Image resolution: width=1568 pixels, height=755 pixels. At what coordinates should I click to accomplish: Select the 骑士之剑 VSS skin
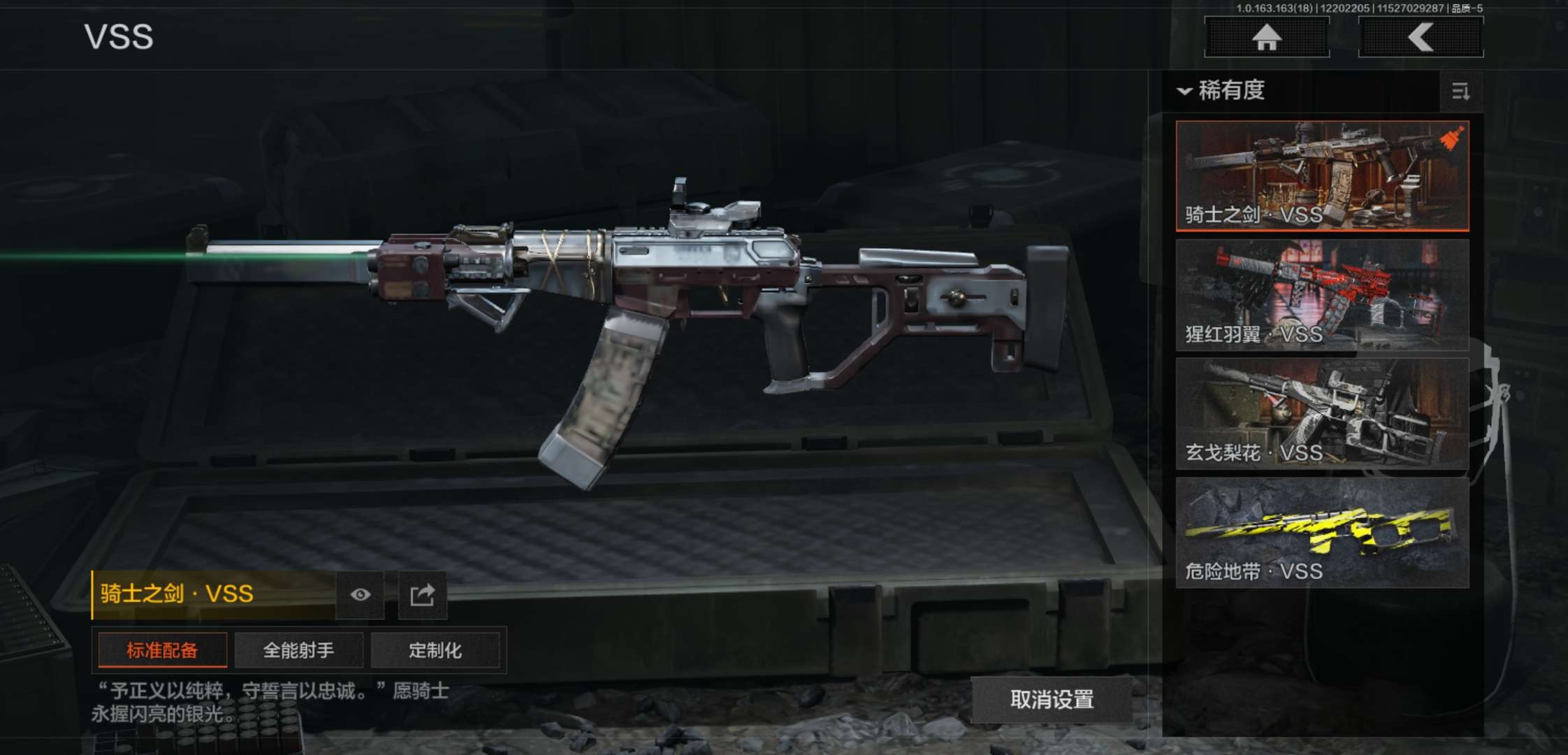(1322, 175)
